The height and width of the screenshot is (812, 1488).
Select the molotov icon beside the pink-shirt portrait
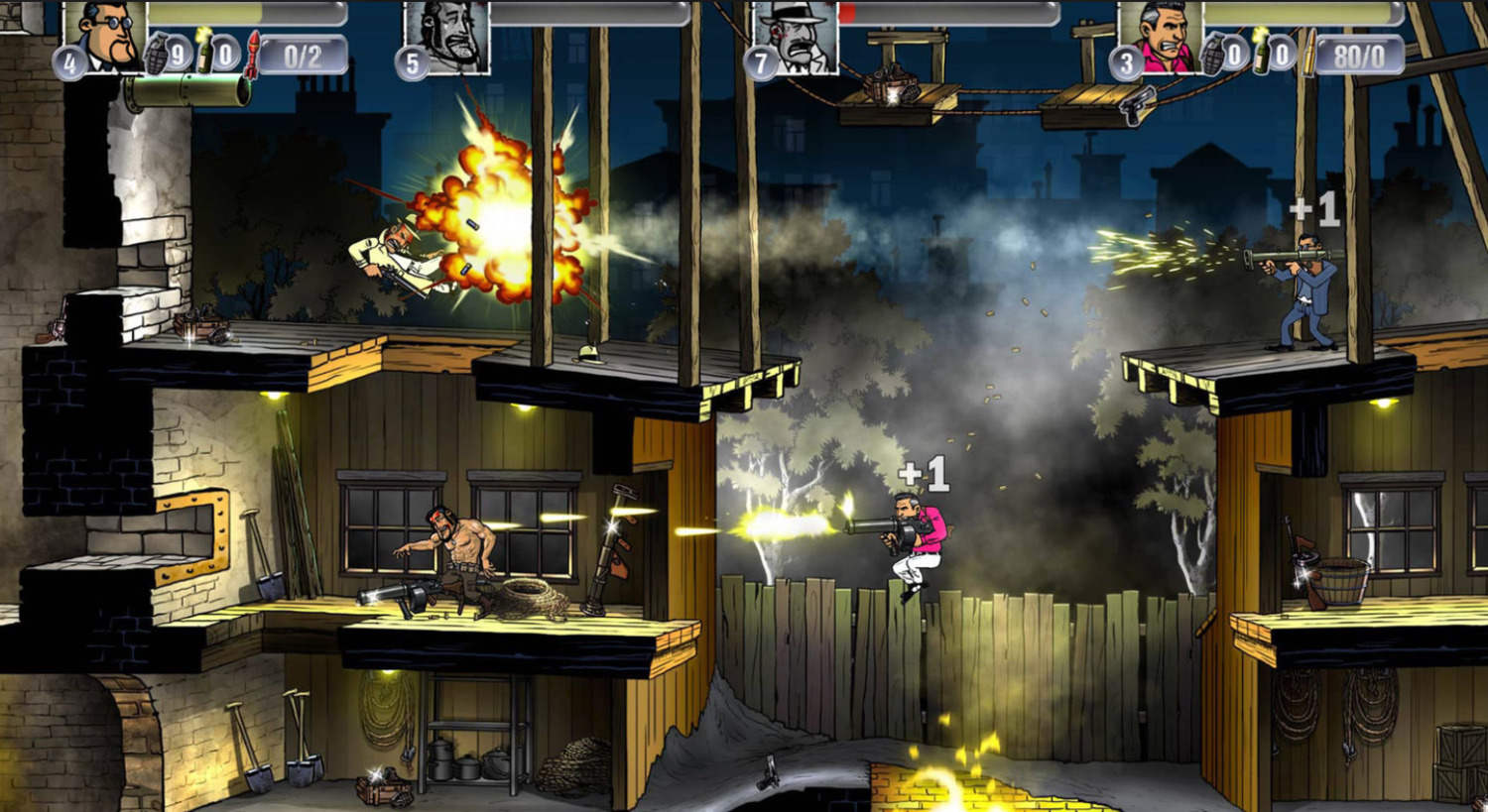(1260, 52)
